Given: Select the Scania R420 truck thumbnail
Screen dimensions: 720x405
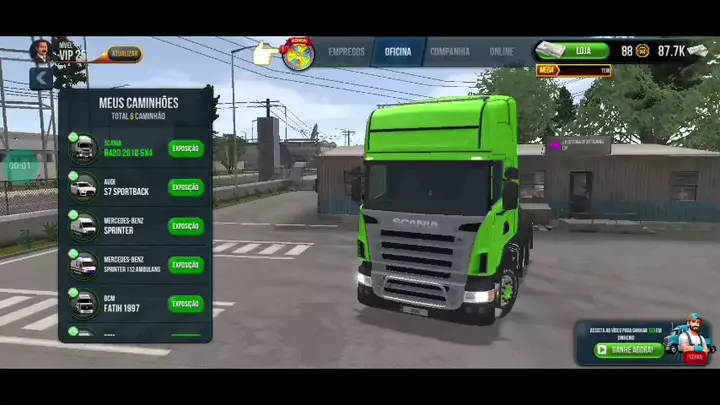Looking at the screenshot, I should click(83, 149).
